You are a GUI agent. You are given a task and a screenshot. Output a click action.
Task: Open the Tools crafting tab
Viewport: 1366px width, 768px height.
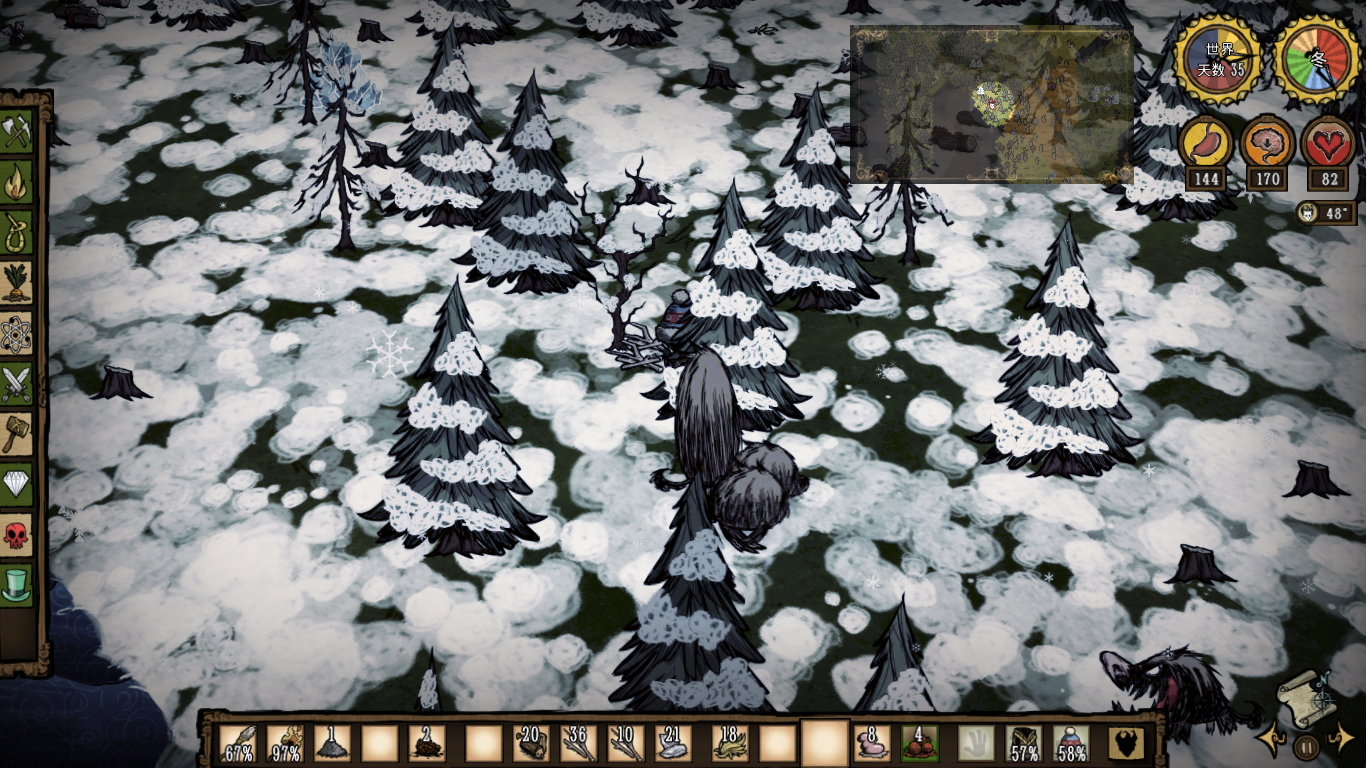coord(17,132)
